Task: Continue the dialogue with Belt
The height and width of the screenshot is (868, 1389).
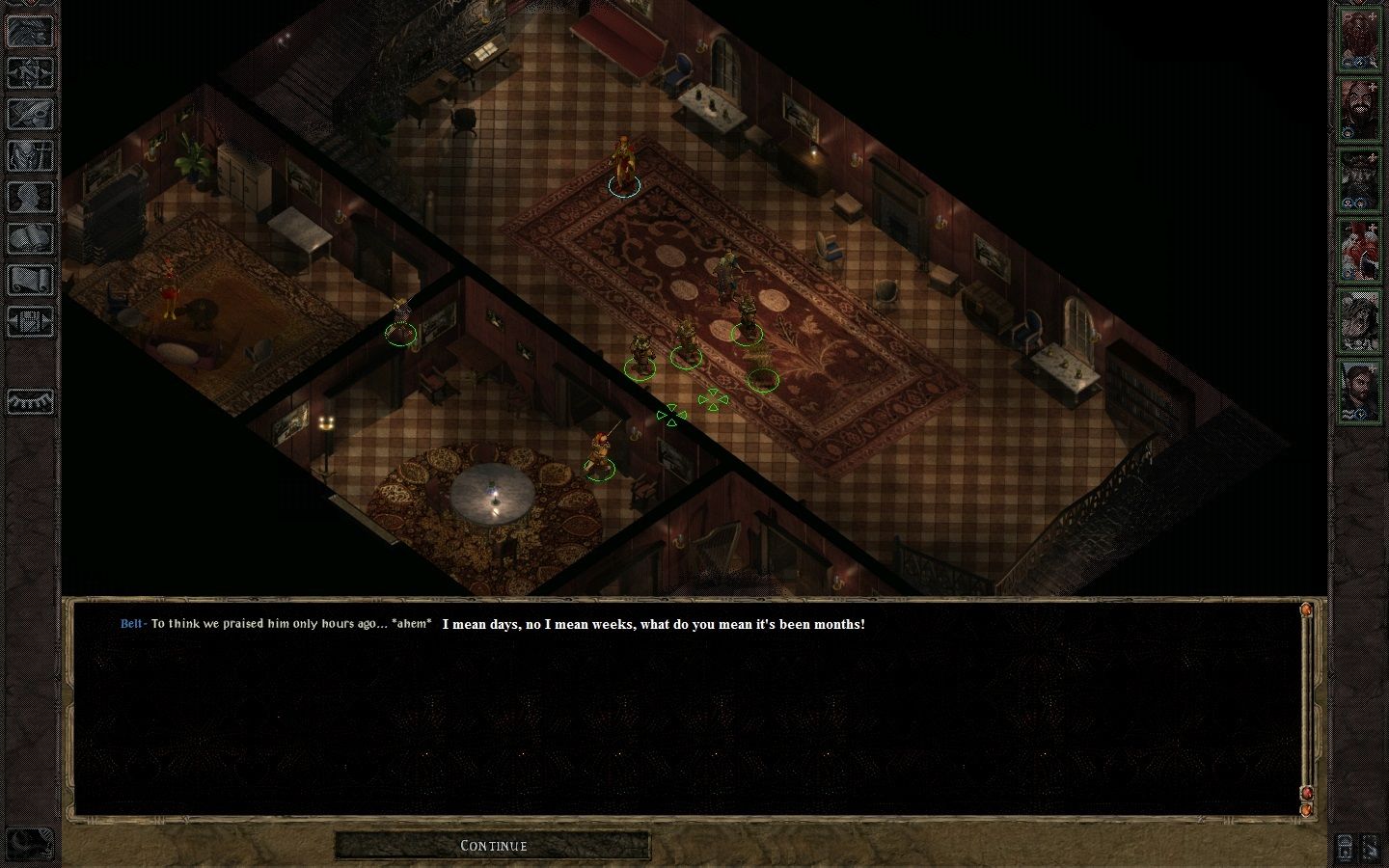Action: click(x=493, y=846)
